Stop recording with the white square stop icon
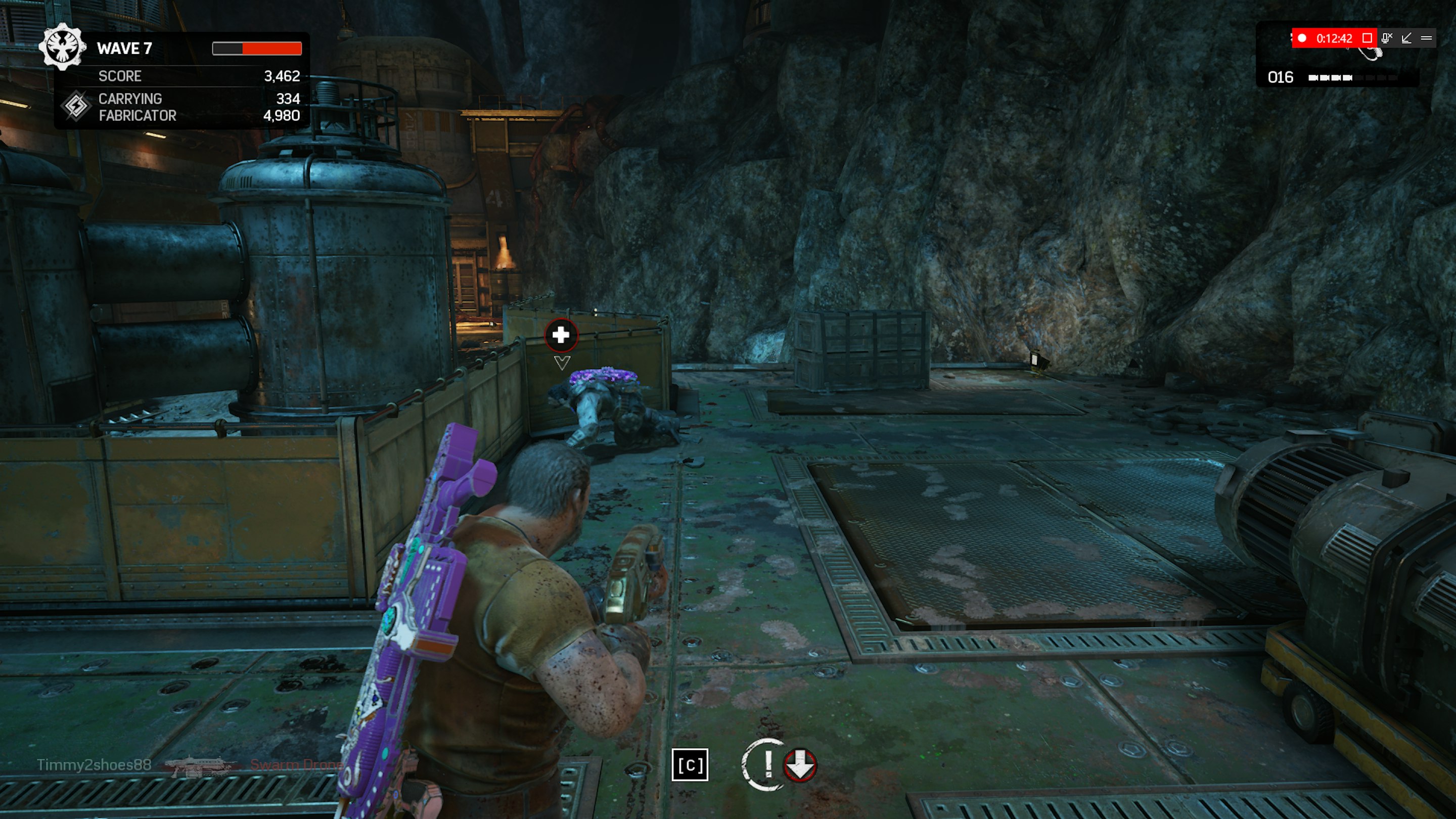 coord(1369,38)
